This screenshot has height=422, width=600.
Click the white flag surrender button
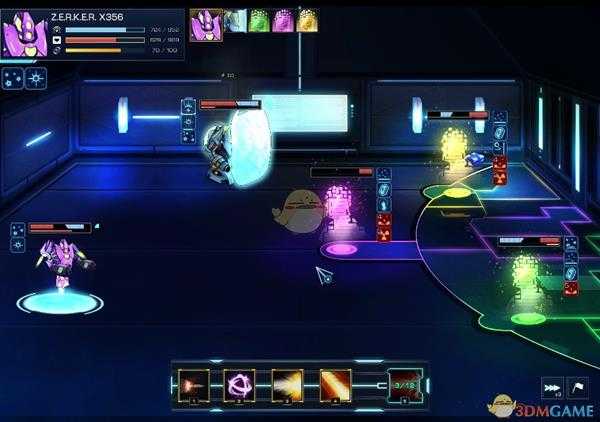pyautogui.click(x=578, y=388)
